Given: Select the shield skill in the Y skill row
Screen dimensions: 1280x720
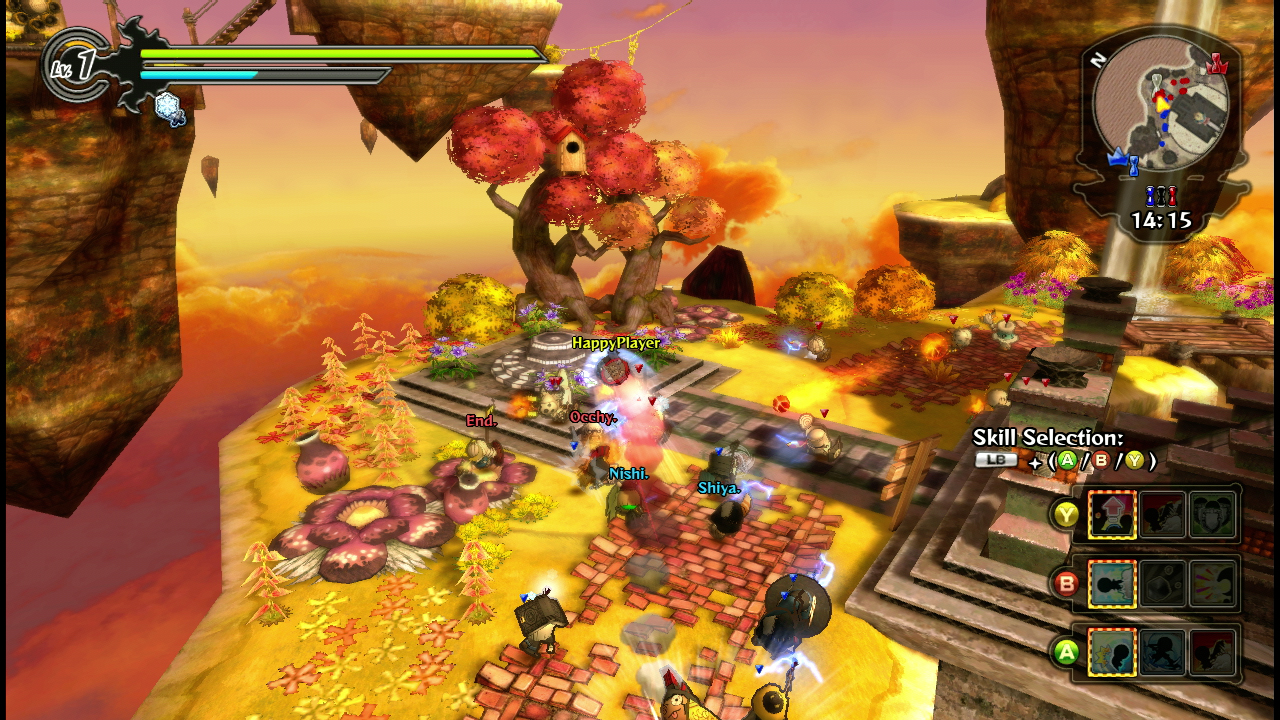Looking at the screenshot, I should pos(1213,514).
